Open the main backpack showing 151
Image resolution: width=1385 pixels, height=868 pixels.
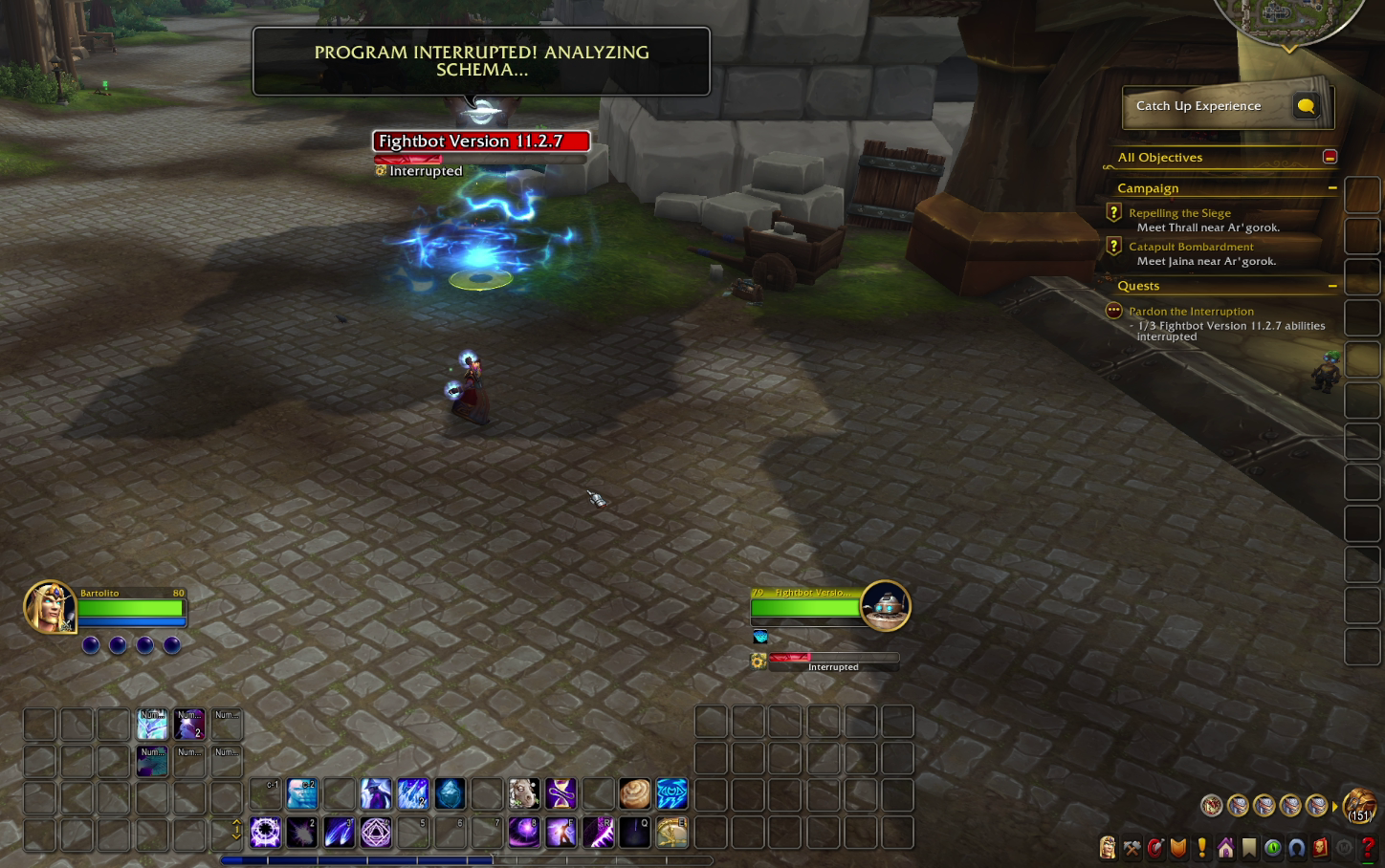point(1359,806)
